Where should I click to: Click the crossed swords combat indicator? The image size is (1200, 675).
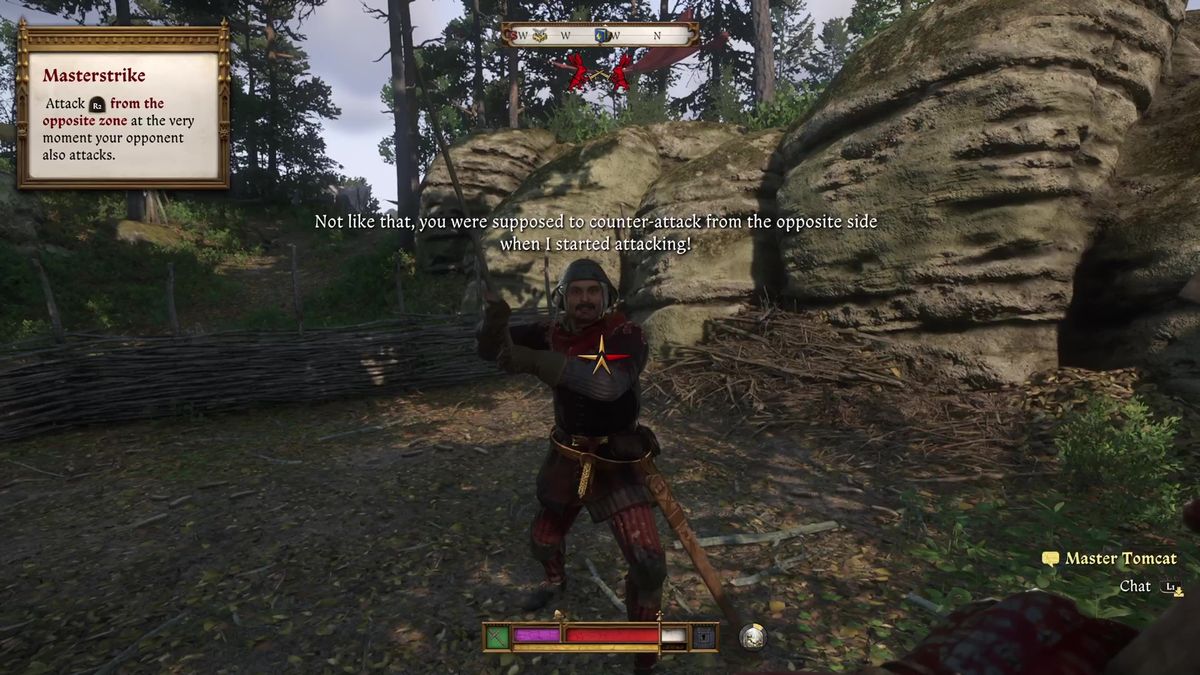pos(598,72)
